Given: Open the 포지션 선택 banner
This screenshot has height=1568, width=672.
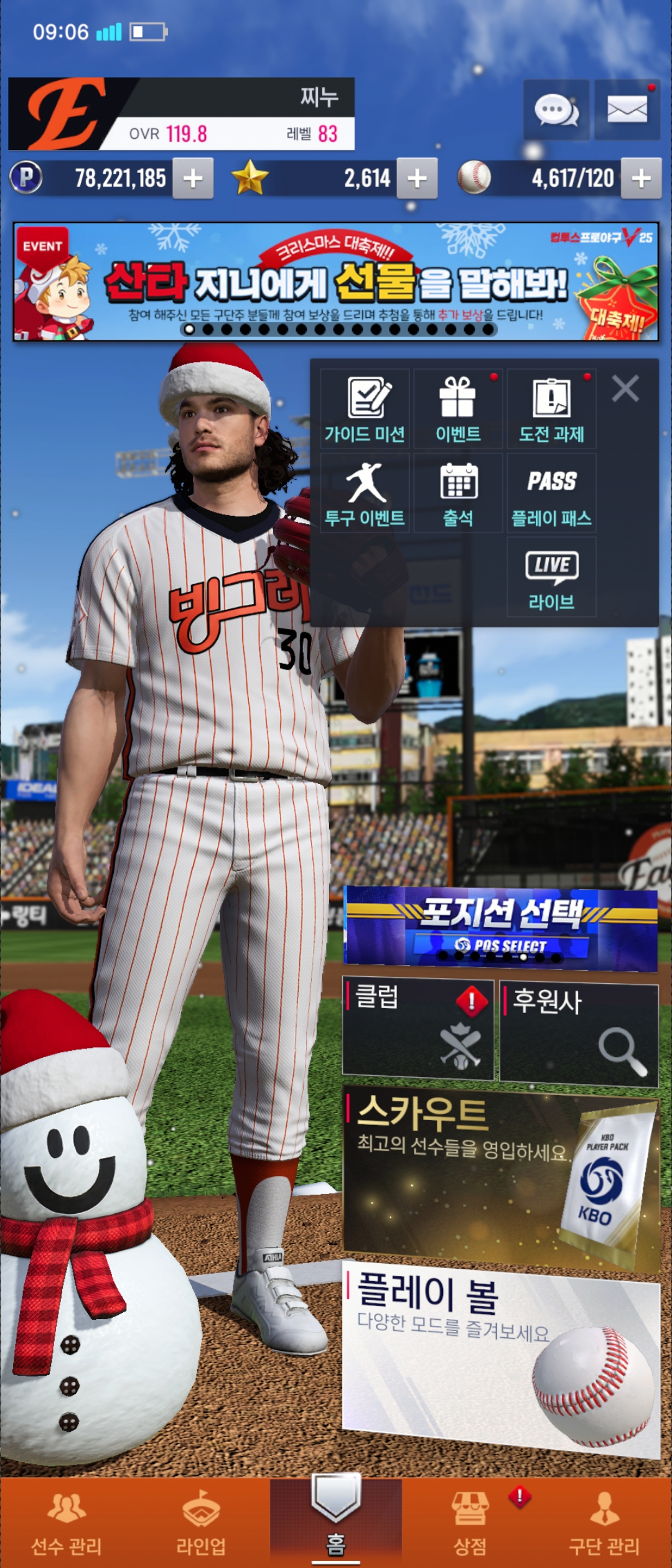Looking at the screenshot, I should (x=501, y=928).
